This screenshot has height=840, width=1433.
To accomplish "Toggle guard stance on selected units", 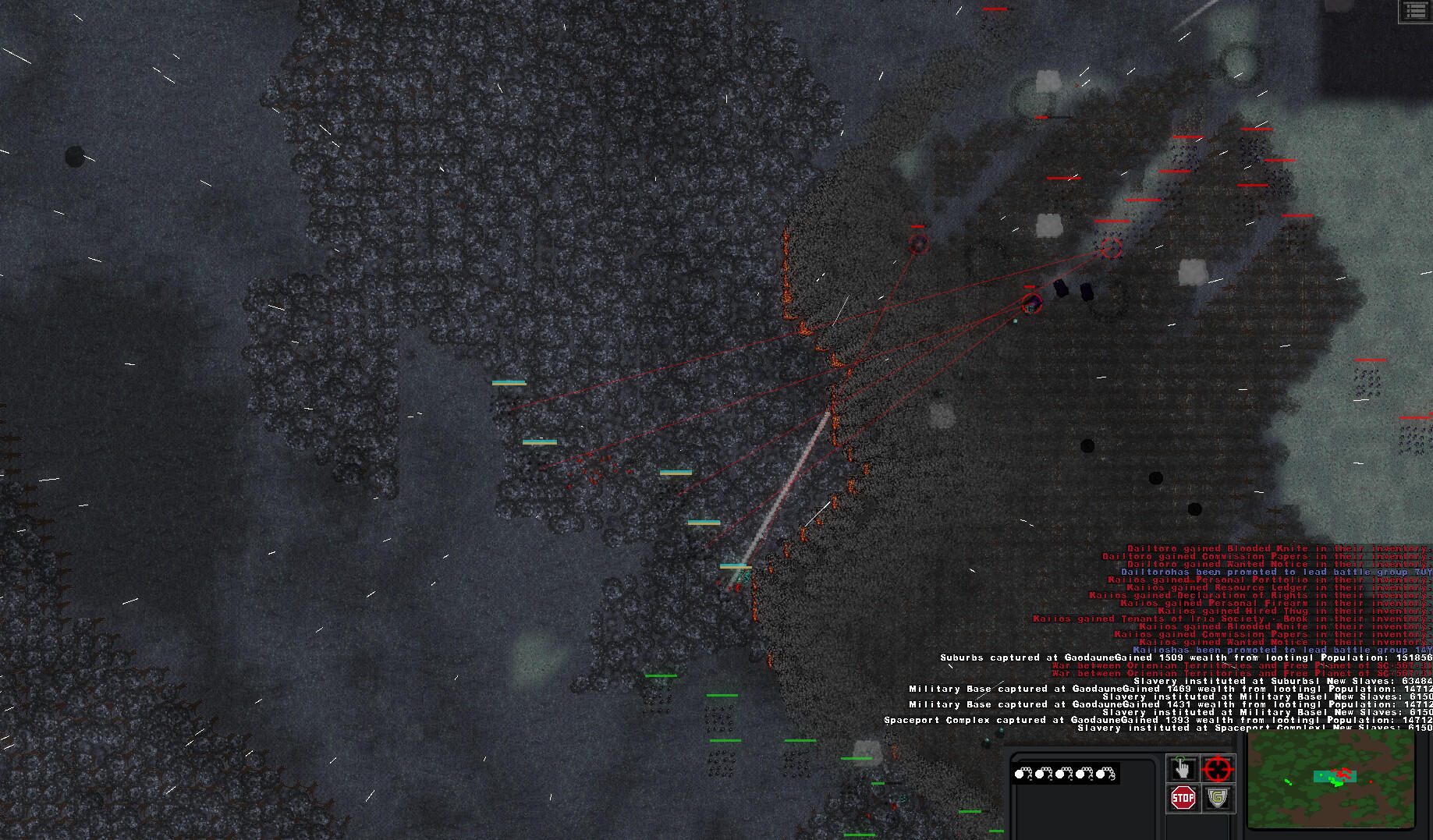I will tap(1217, 798).
